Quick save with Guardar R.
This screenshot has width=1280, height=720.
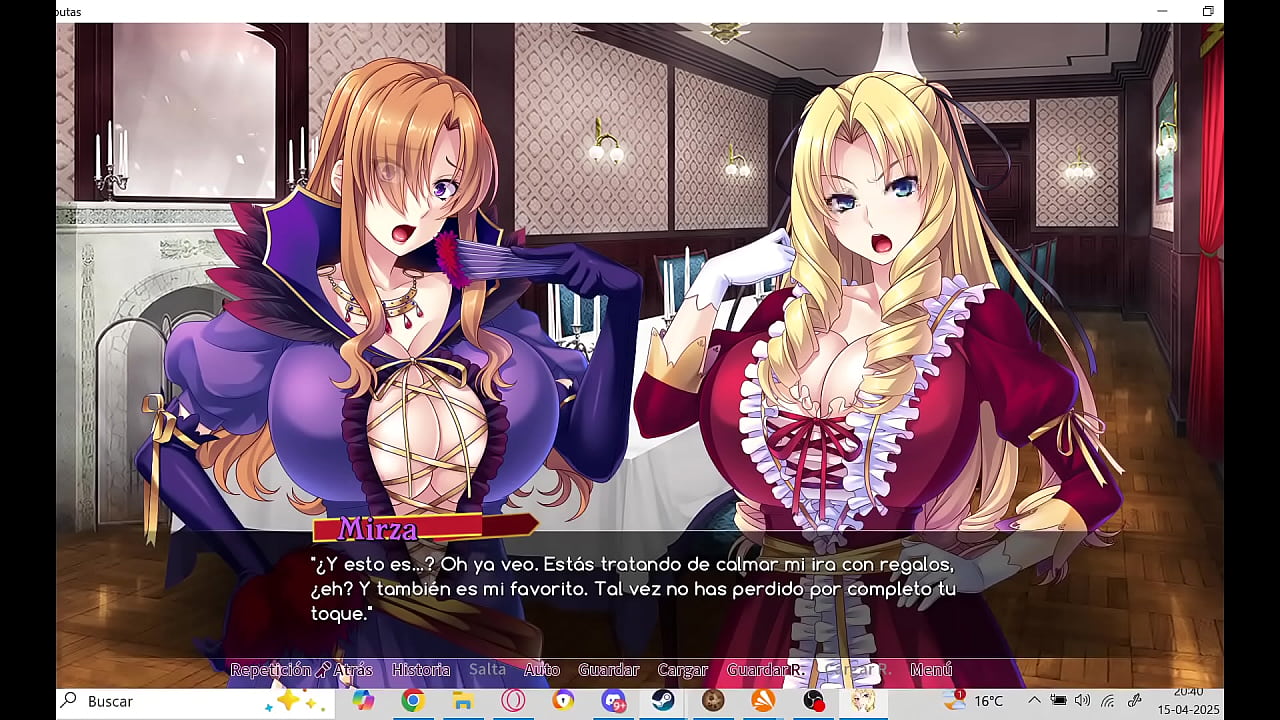(764, 670)
